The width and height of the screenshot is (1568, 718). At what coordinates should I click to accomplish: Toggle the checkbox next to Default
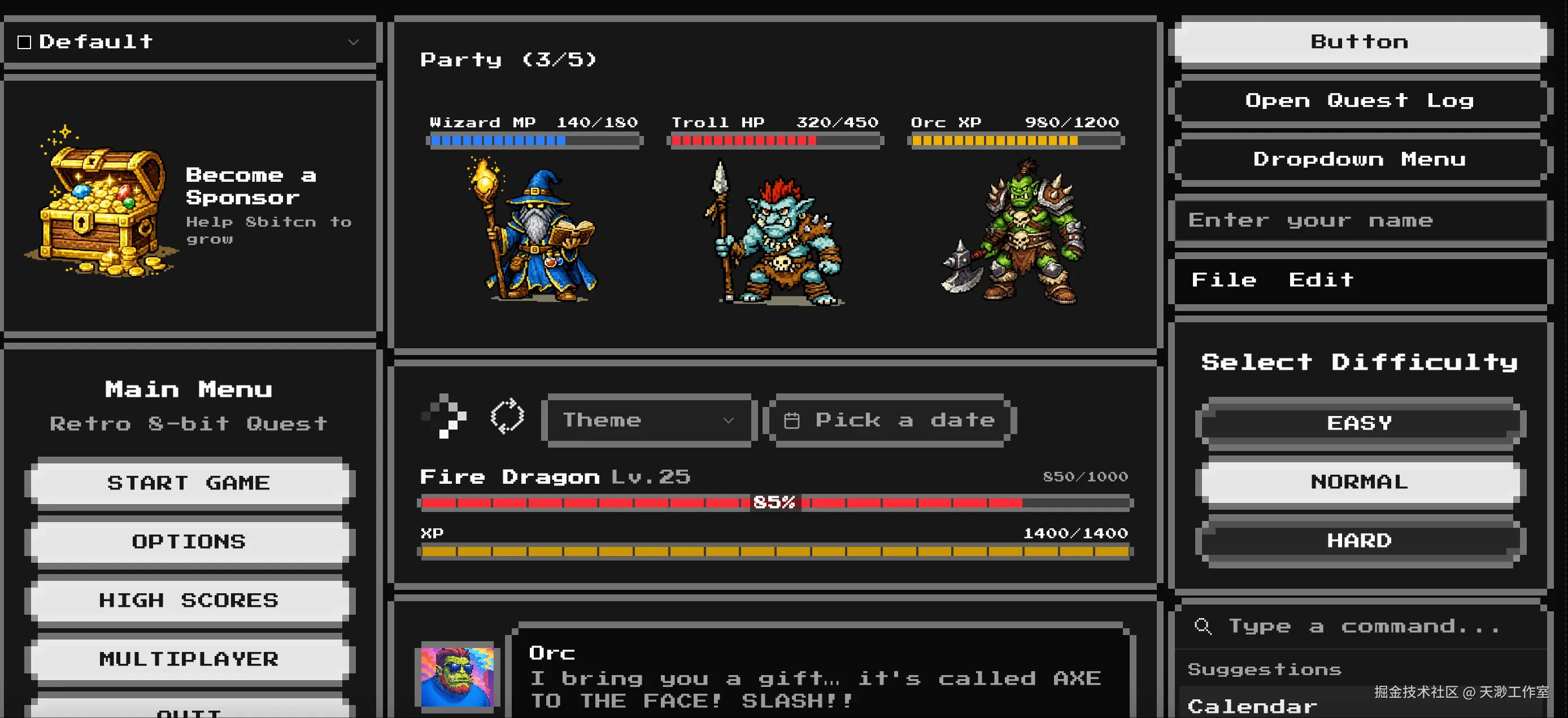click(24, 41)
